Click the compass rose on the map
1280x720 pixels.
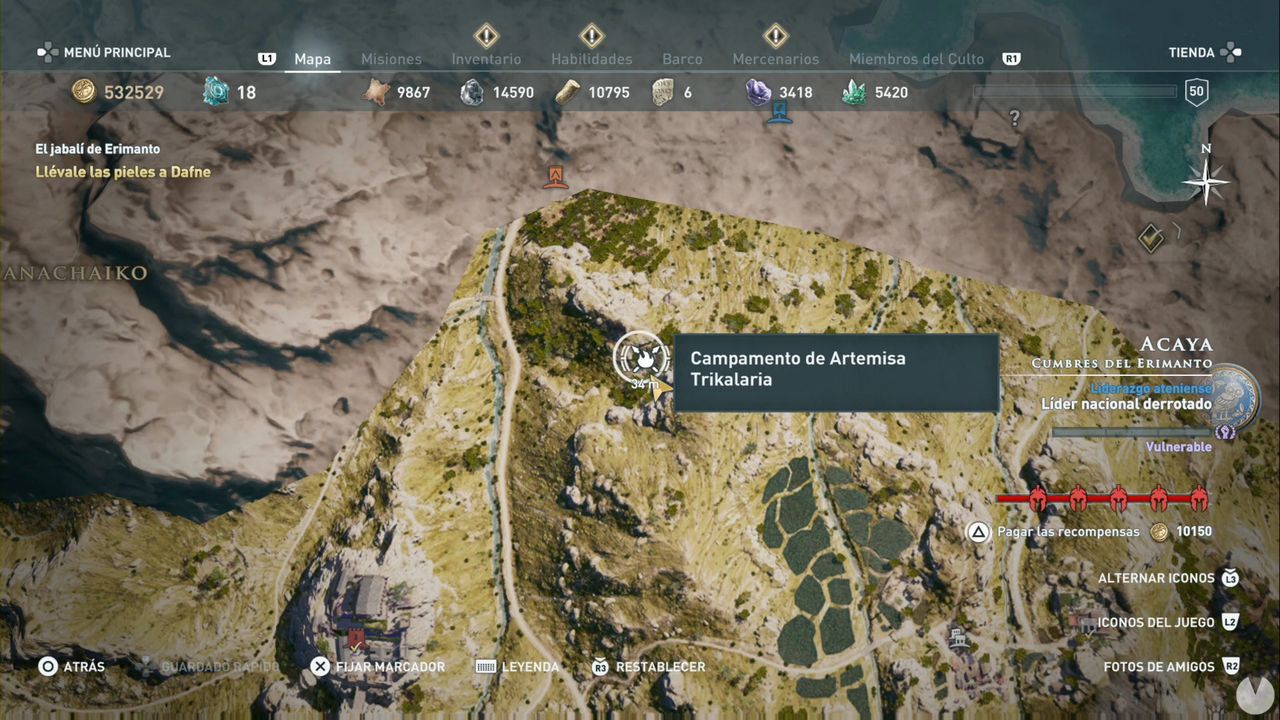click(x=1204, y=182)
